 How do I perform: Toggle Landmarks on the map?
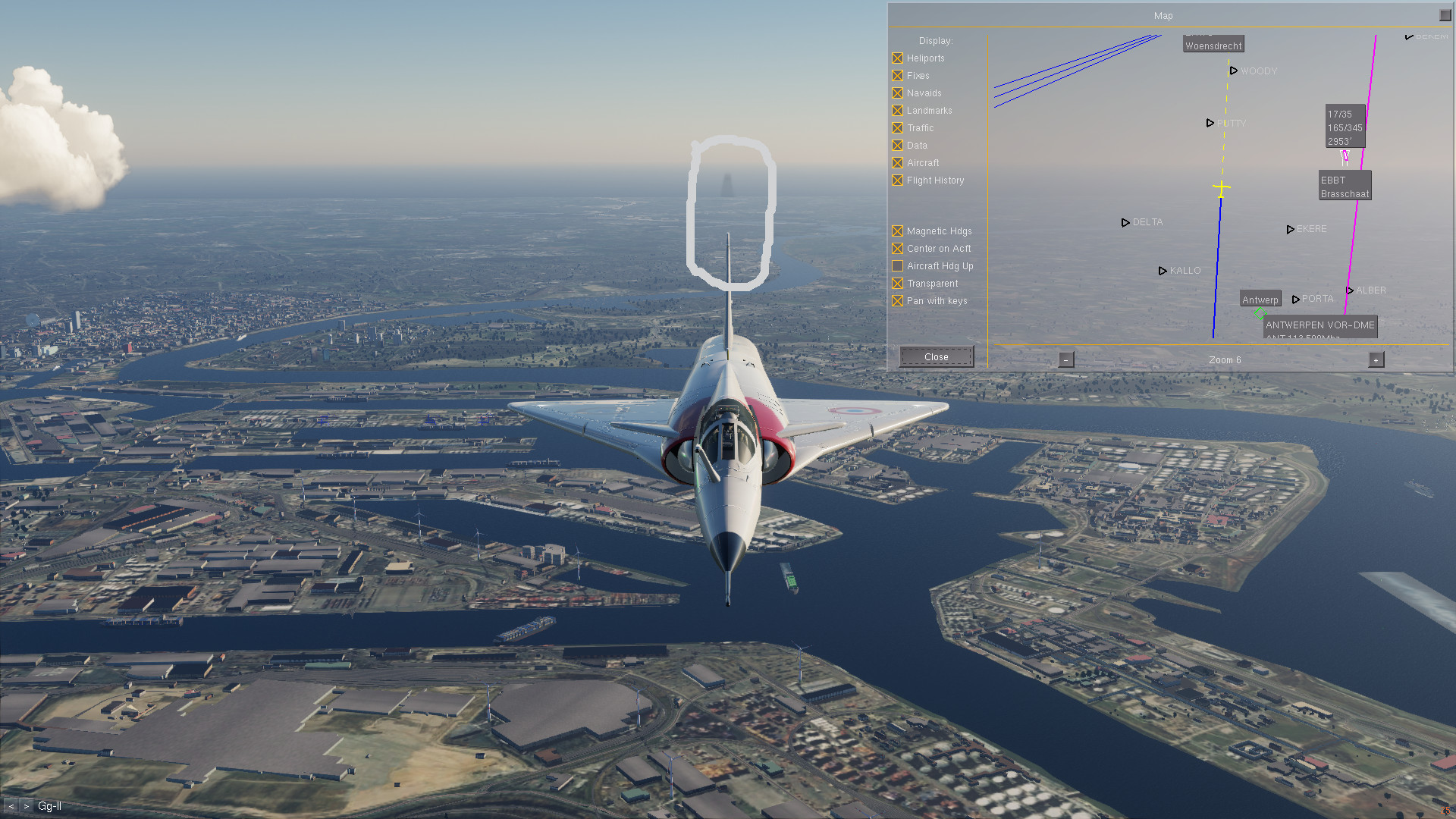898,111
